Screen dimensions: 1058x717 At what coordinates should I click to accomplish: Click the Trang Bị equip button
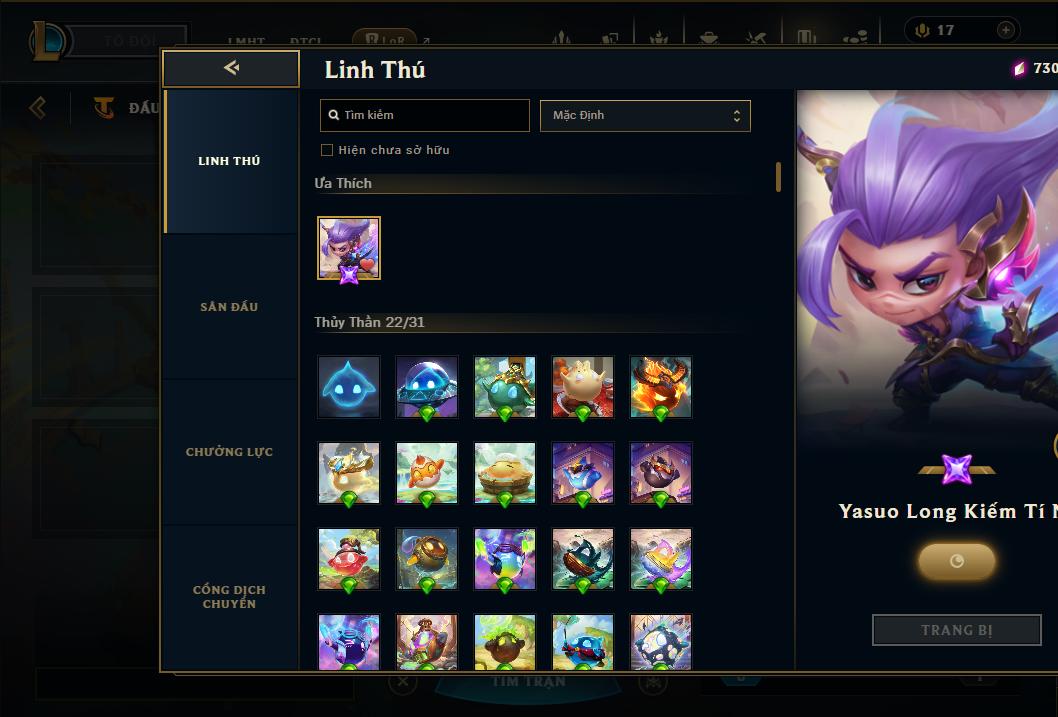956,630
